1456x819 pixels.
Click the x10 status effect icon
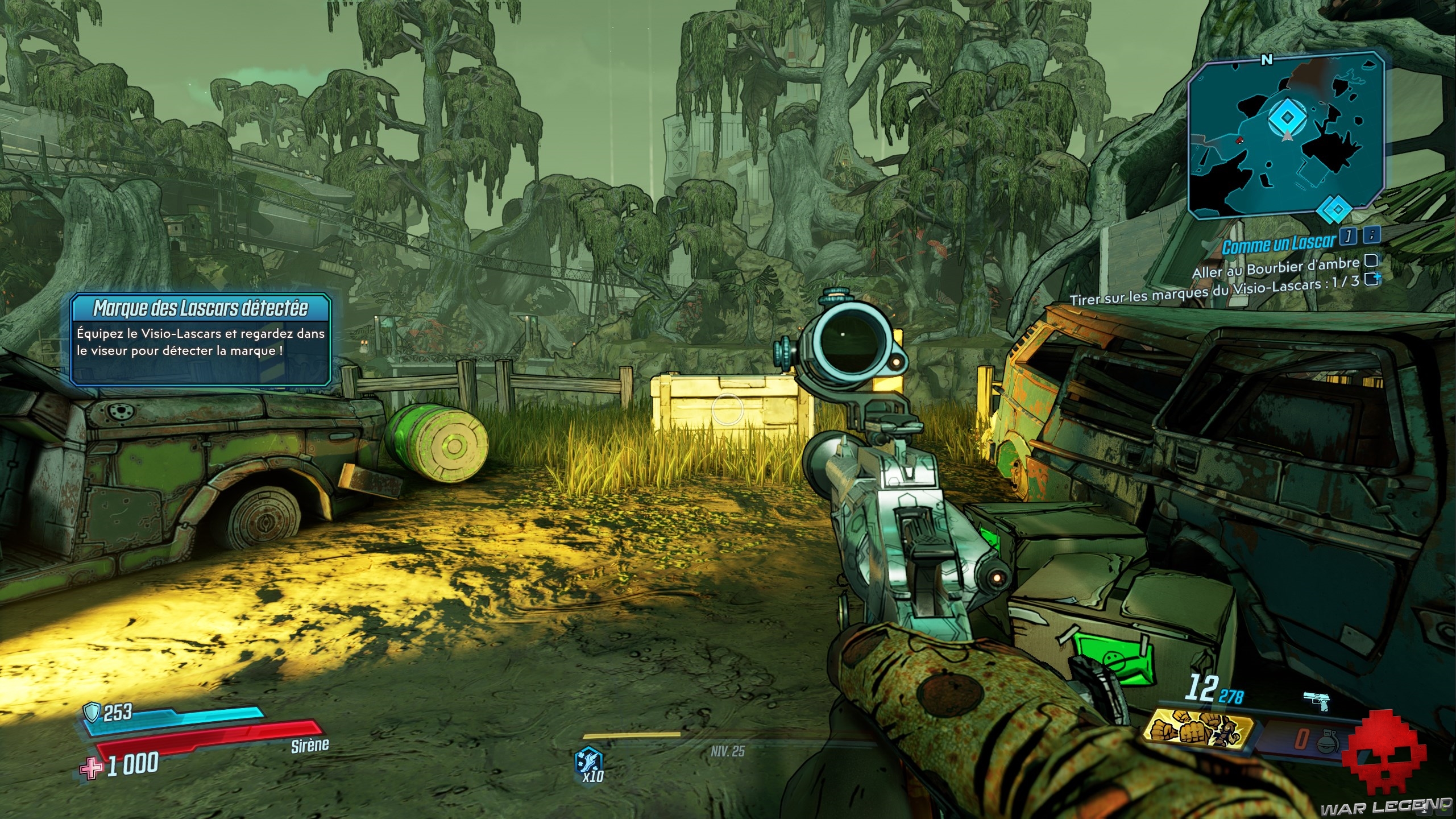(589, 763)
